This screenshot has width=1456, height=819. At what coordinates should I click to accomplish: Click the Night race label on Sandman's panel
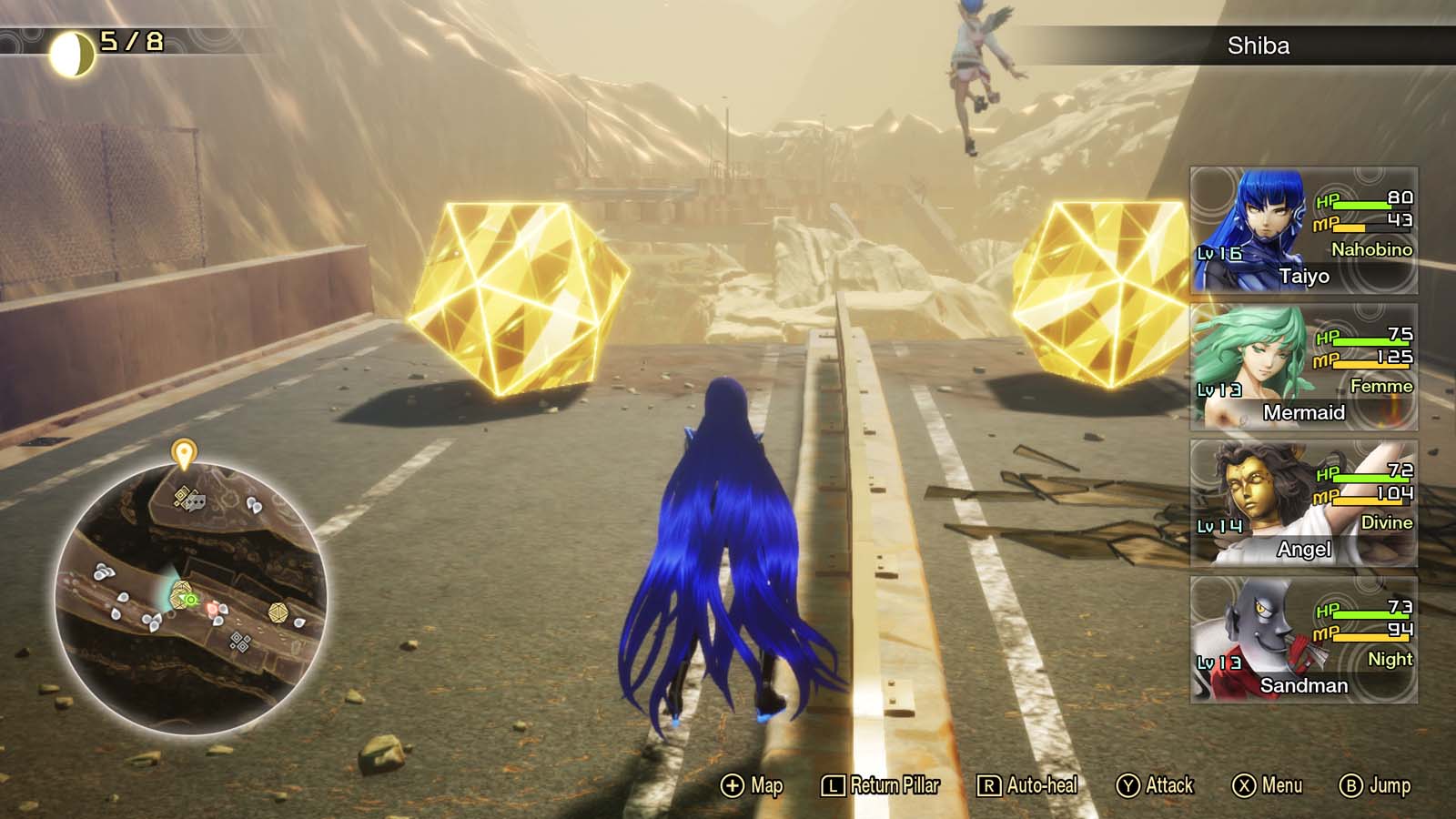[x=1391, y=659]
